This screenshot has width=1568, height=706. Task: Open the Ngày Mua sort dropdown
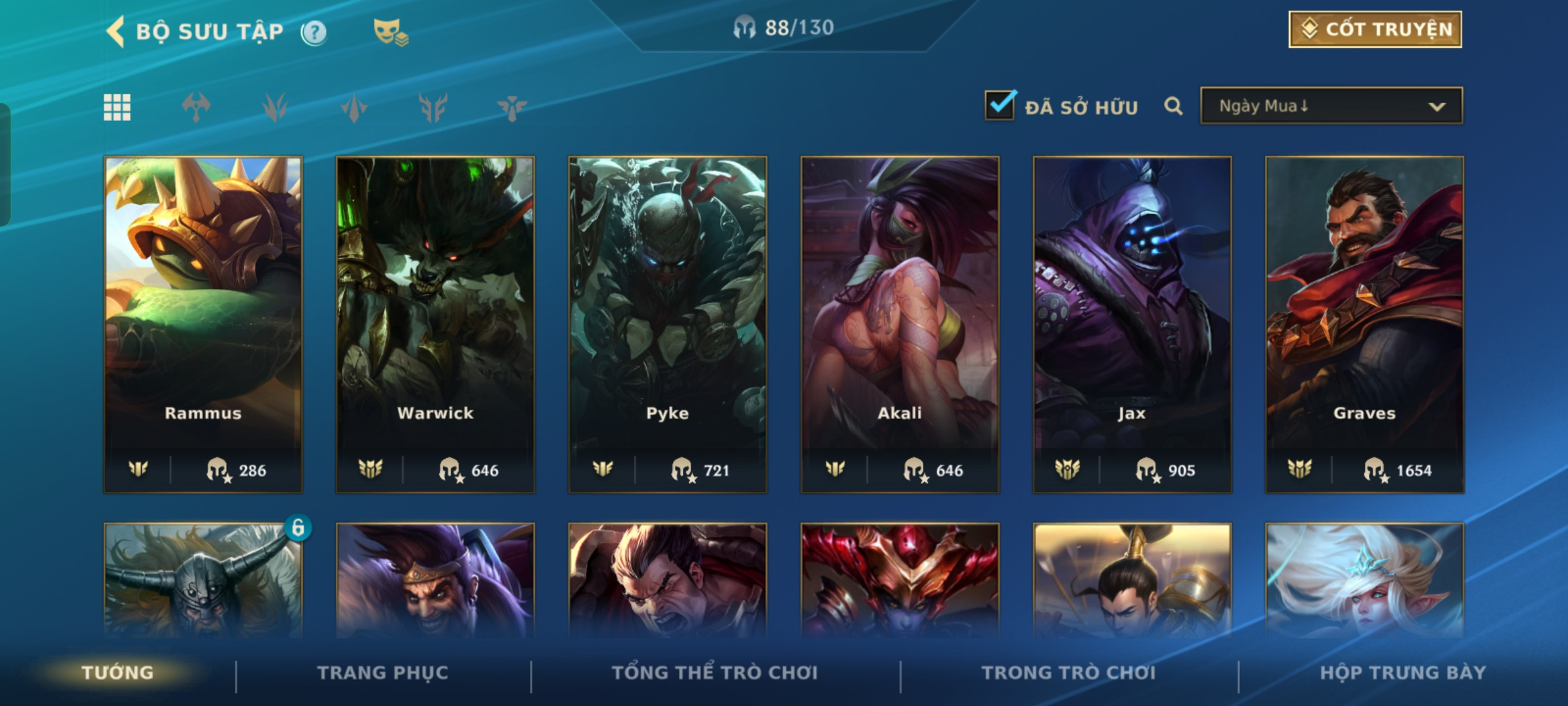(x=1331, y=106)
